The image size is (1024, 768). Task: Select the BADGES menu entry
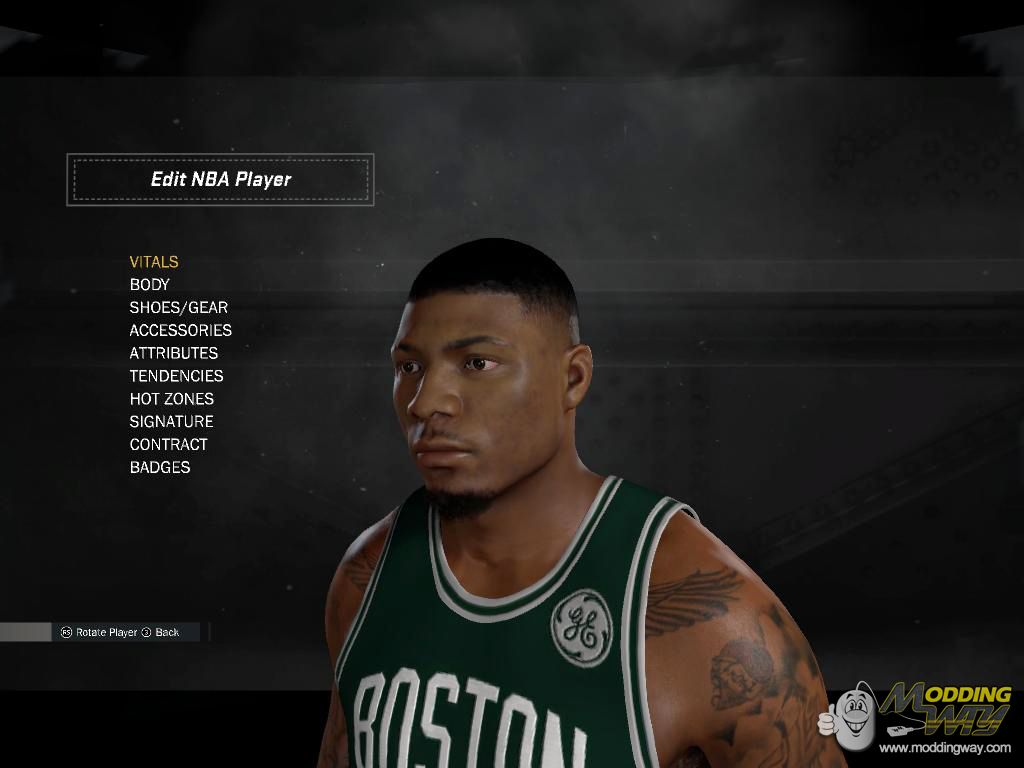pyautogui.click(x=160, y=468)
